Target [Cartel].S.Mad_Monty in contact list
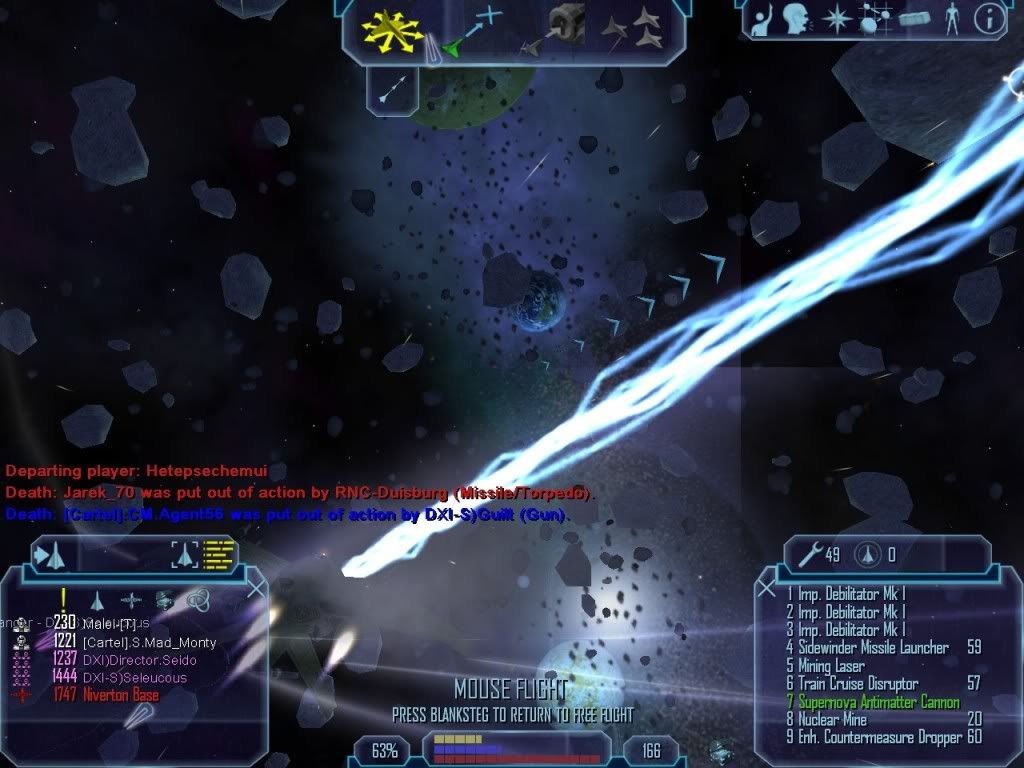Screen dimensions: 1024x768 (149, 642)
